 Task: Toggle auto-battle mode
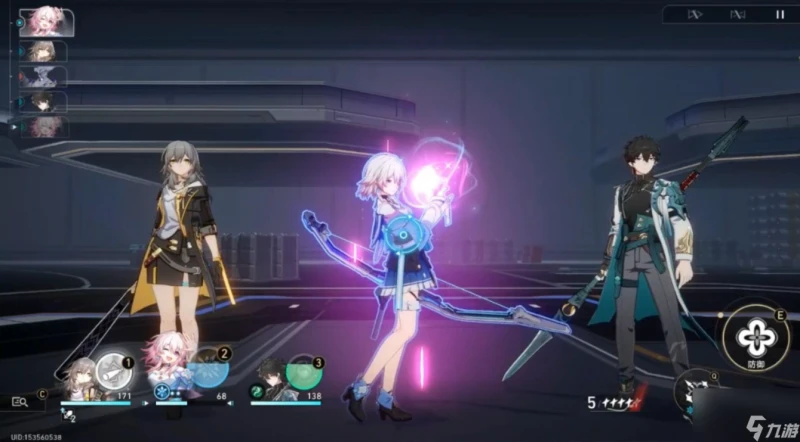(x=737, y=14)
